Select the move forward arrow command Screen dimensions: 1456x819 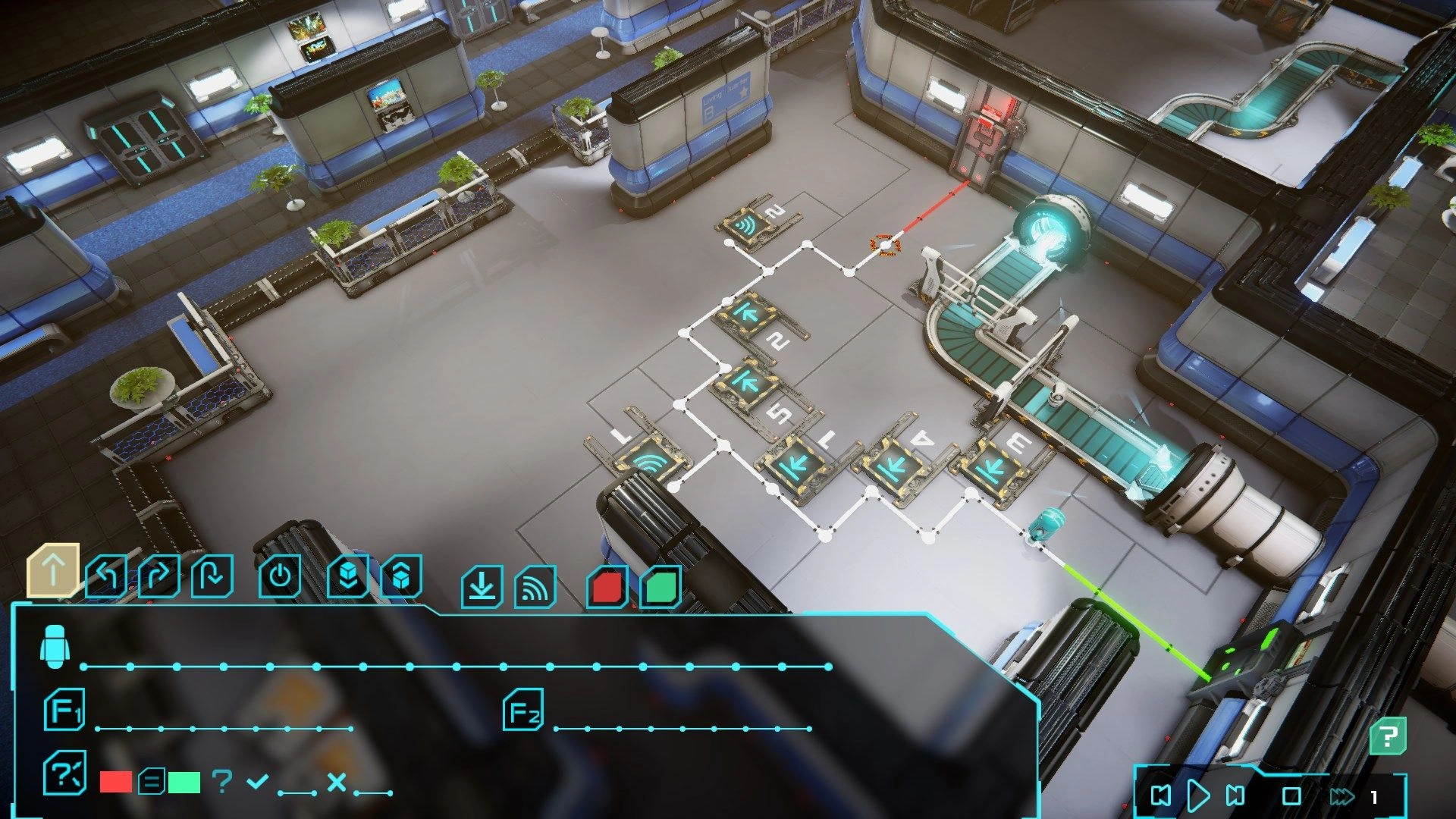tap(53, 570)
